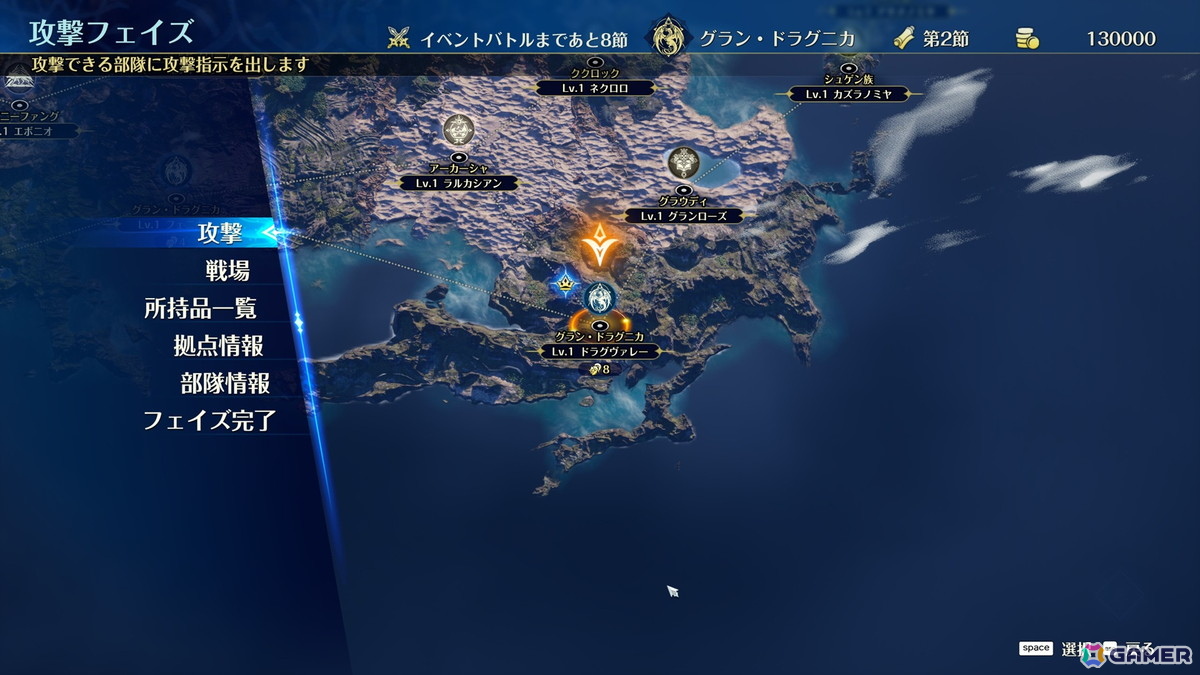
Task: Click the アーカーシャ faction crest icon
Action: tap(459, 130)
